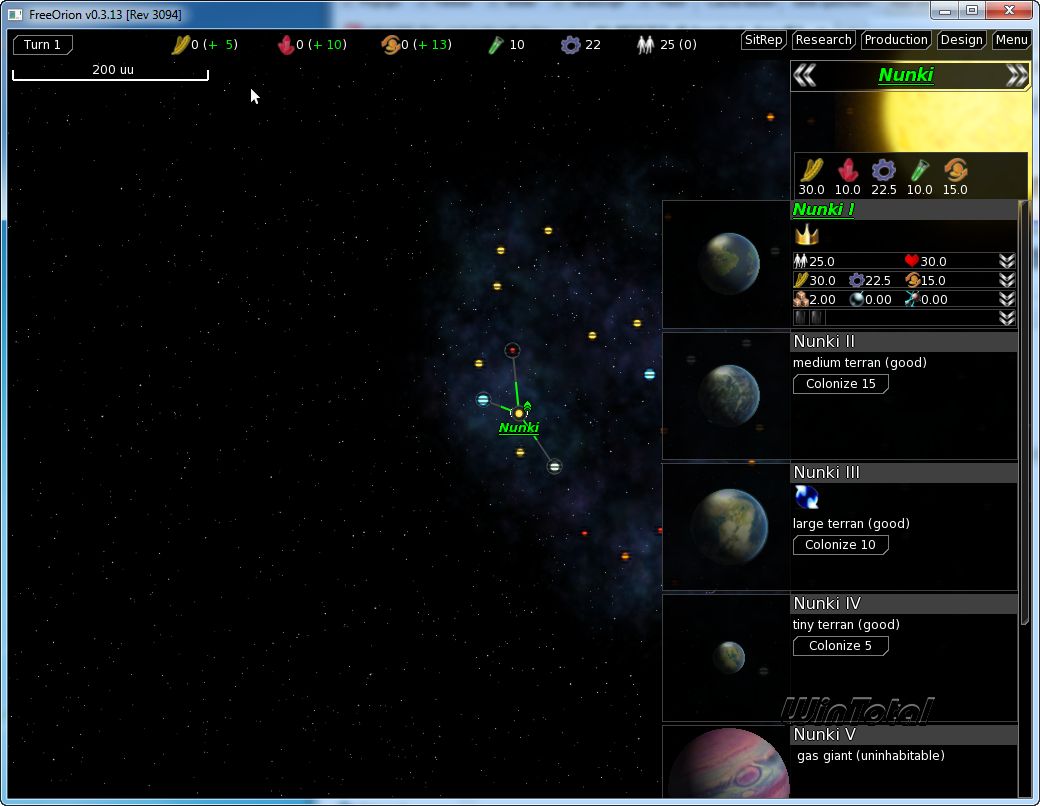
Task: Colonize Nunki II with Colonize 15
Action: [840, 384]
